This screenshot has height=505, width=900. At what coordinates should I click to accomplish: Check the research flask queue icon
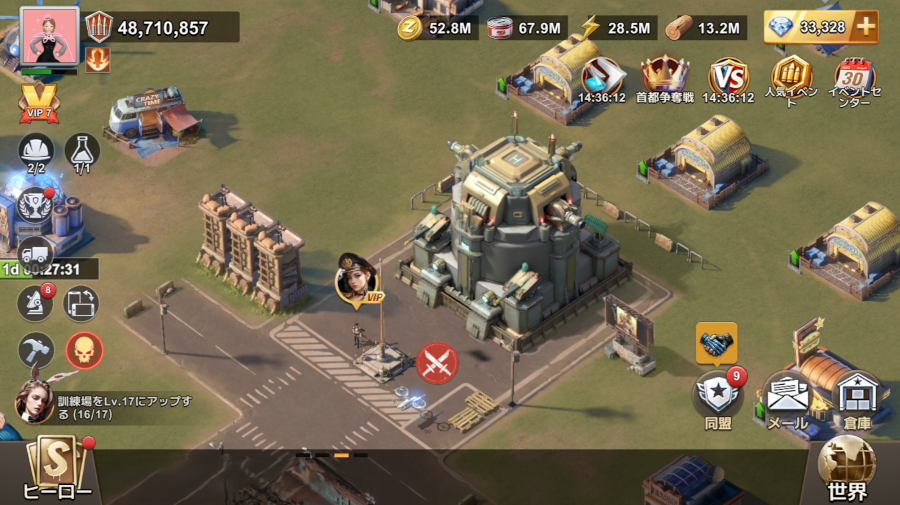pos(83,151)
